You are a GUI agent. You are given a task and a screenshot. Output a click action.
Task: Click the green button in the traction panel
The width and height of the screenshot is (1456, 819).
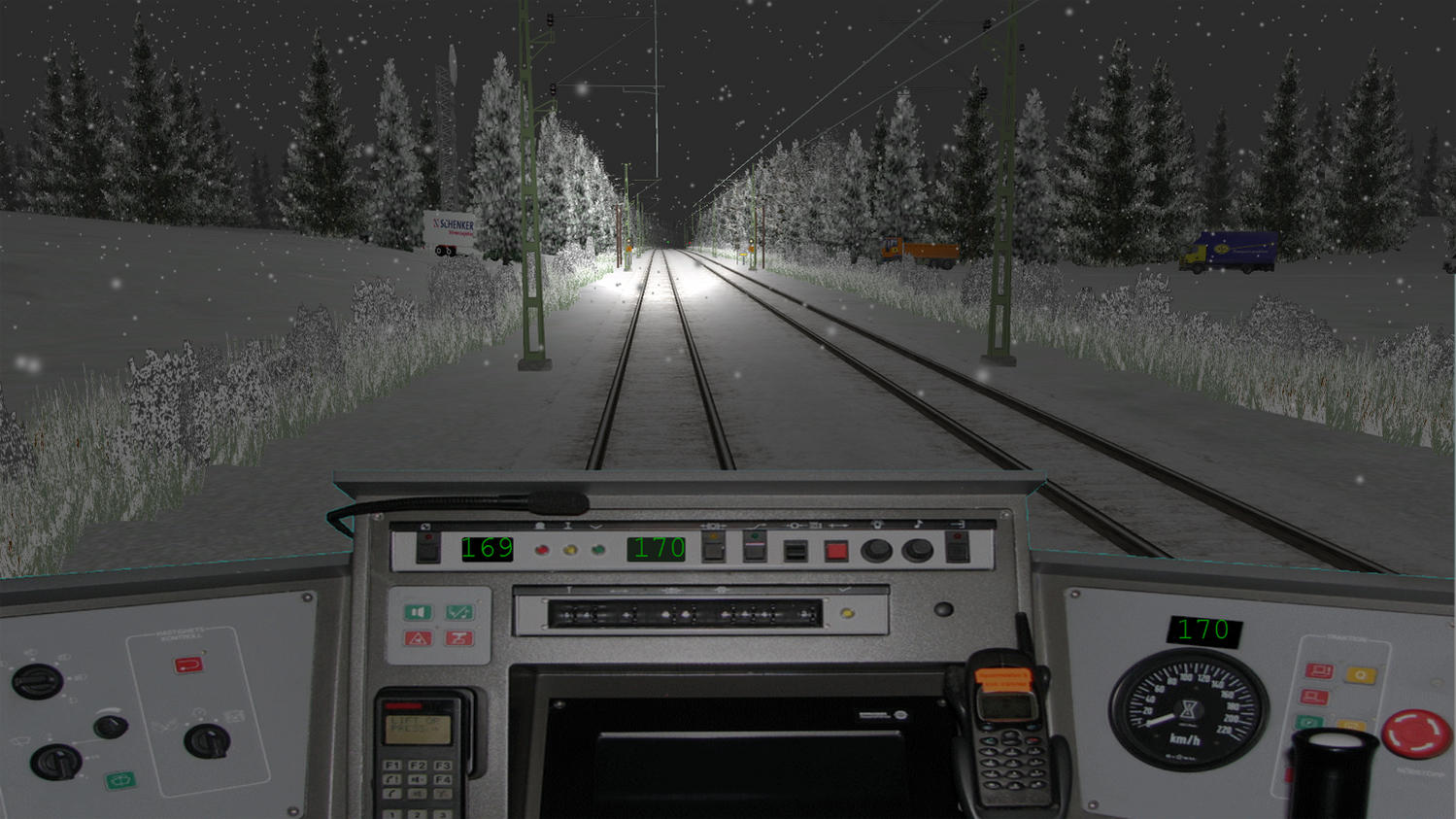coord(1309,723)
